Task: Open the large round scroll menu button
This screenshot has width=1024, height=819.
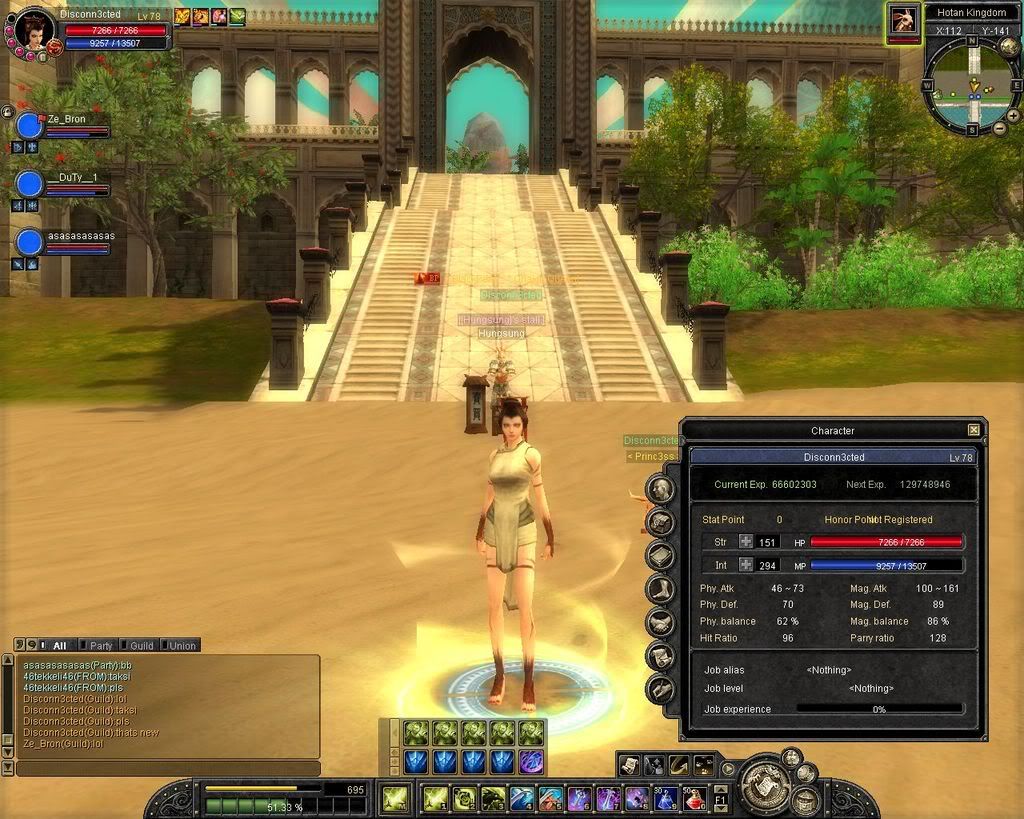Action: coord(769,783)
